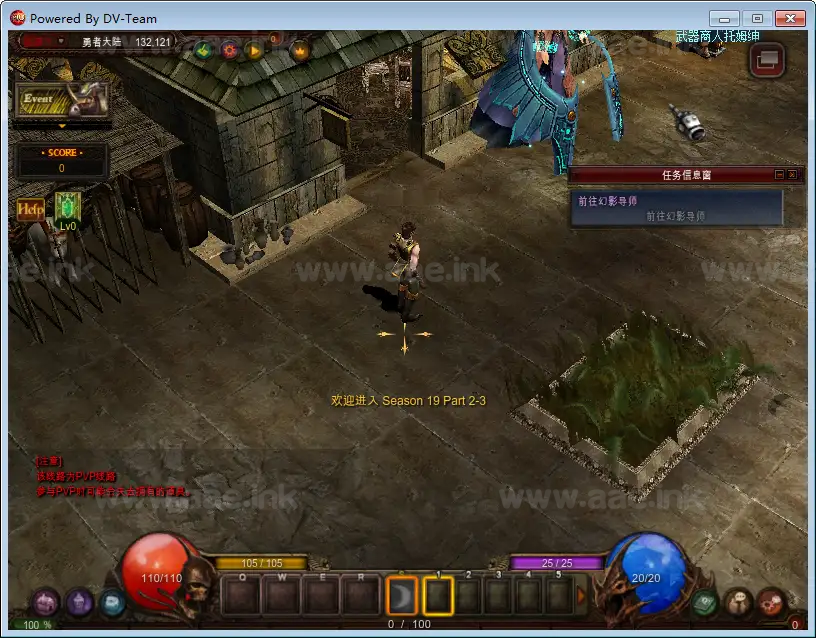816x638 pixels.
Task: Select the yellow-highlighted hotbar slot 1
Action: [438, 596]
